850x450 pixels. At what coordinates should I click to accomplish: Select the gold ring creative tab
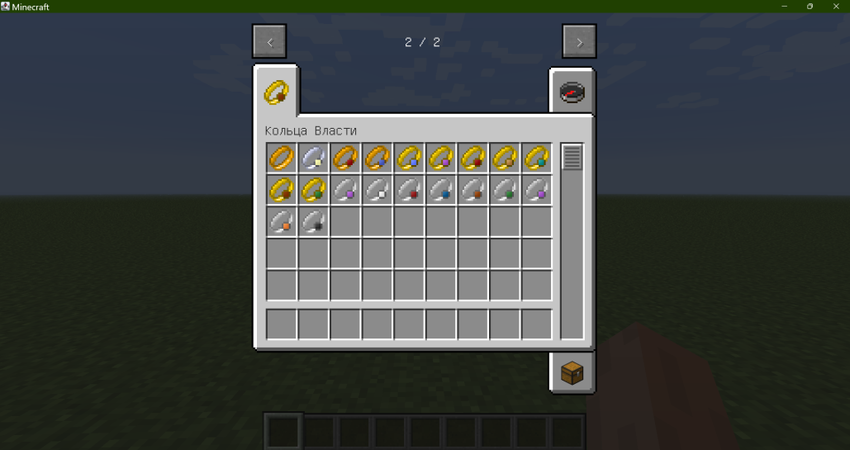[x=276, y=93]
